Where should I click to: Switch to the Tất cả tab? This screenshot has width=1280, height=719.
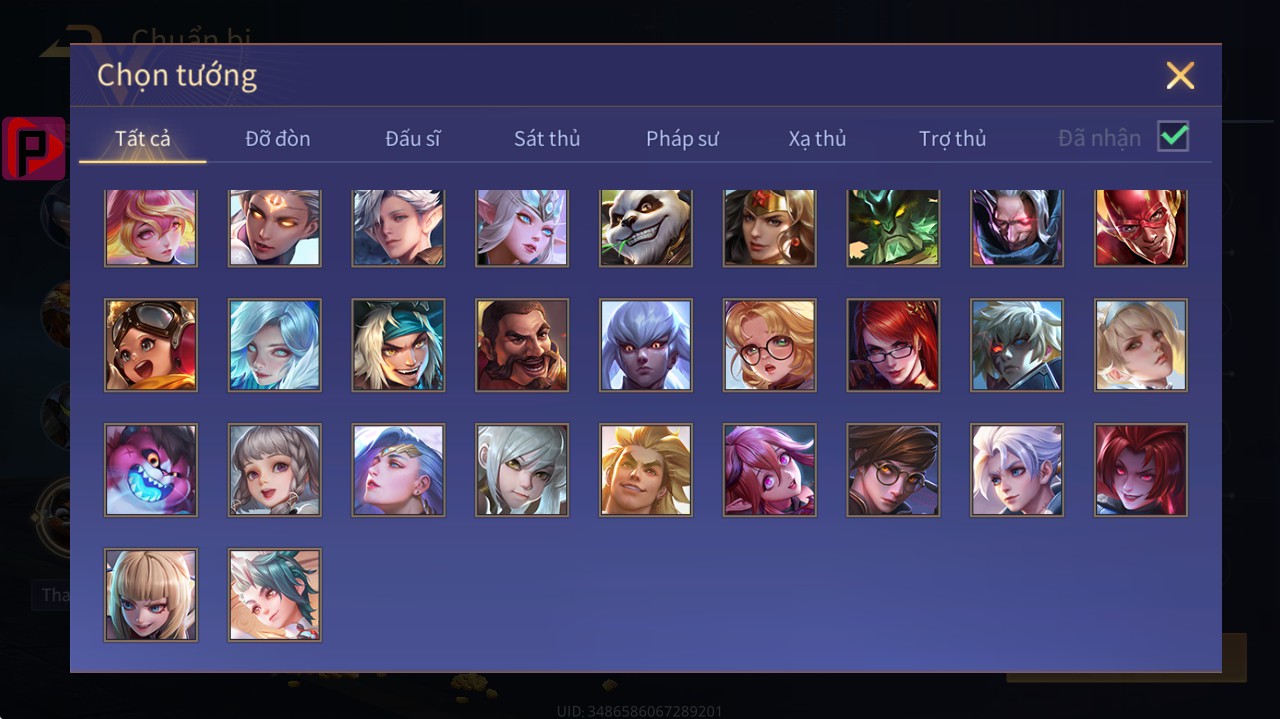coord(143,139)
